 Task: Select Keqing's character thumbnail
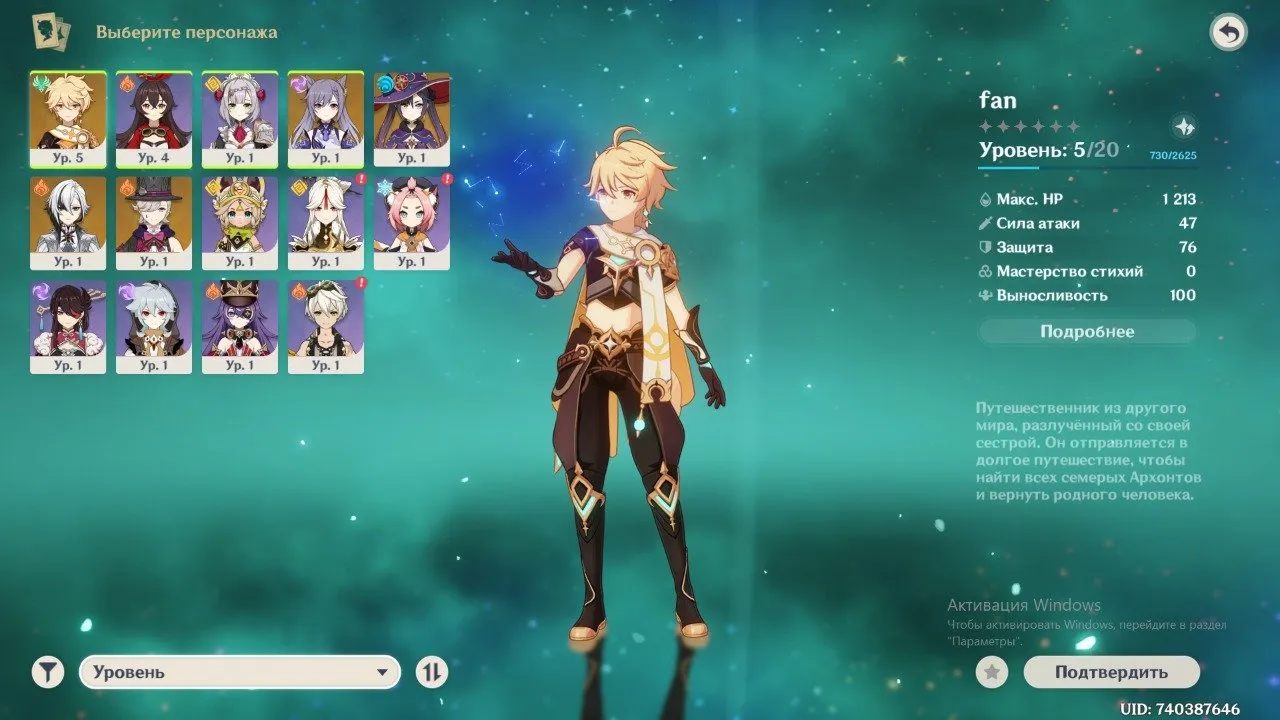325,115
